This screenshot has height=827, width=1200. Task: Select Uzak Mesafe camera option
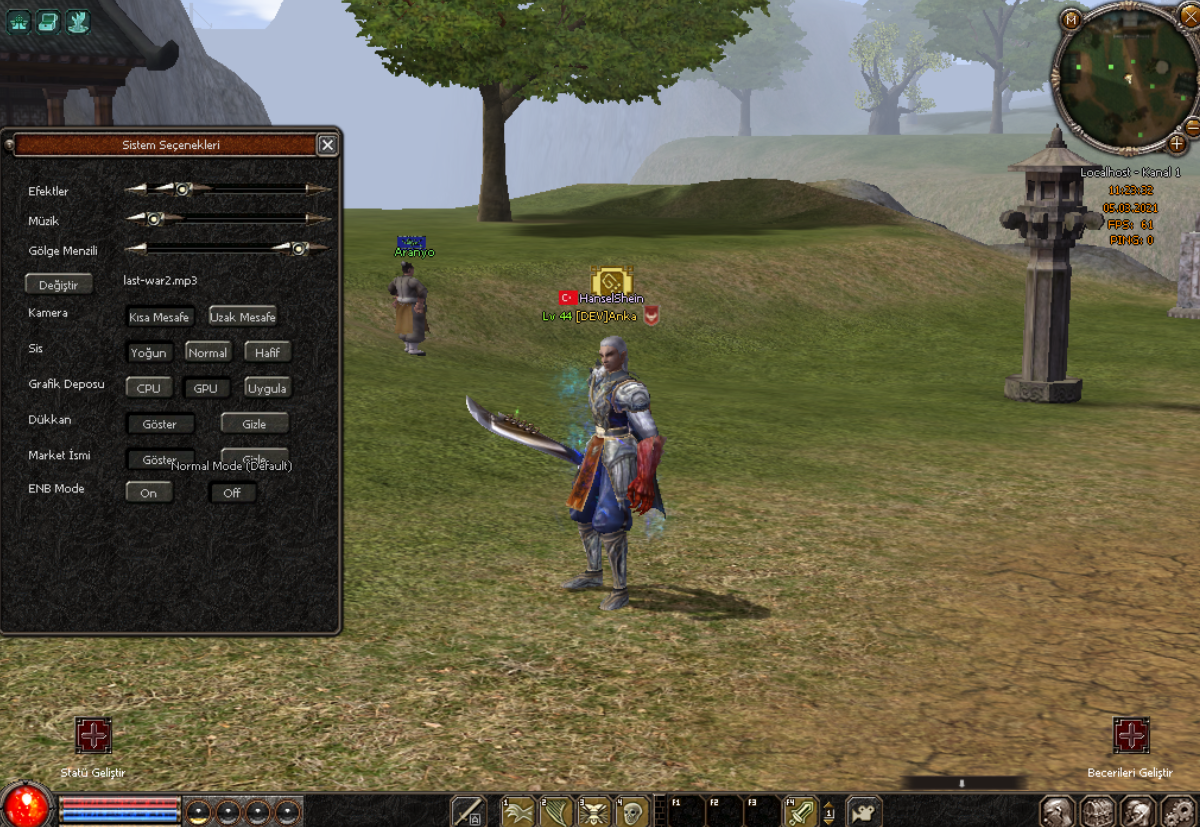point(243,317)
